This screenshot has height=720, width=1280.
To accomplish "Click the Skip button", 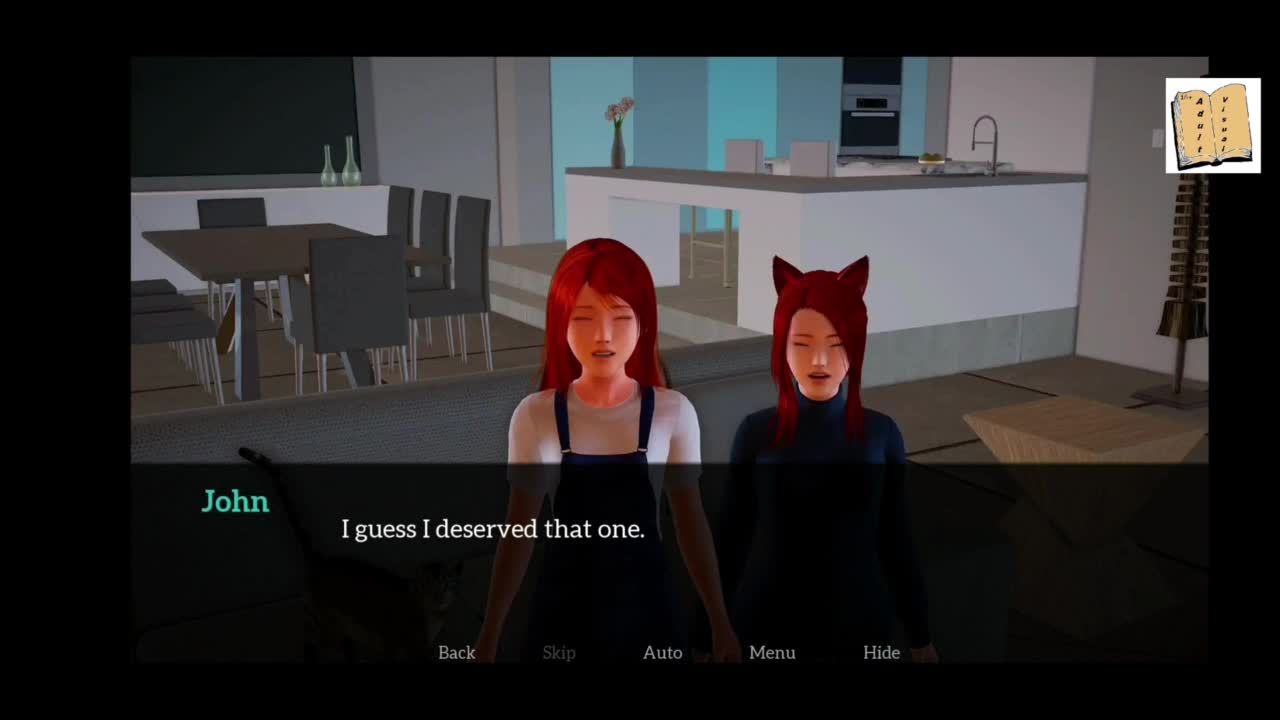I will [x=559, y=653].
